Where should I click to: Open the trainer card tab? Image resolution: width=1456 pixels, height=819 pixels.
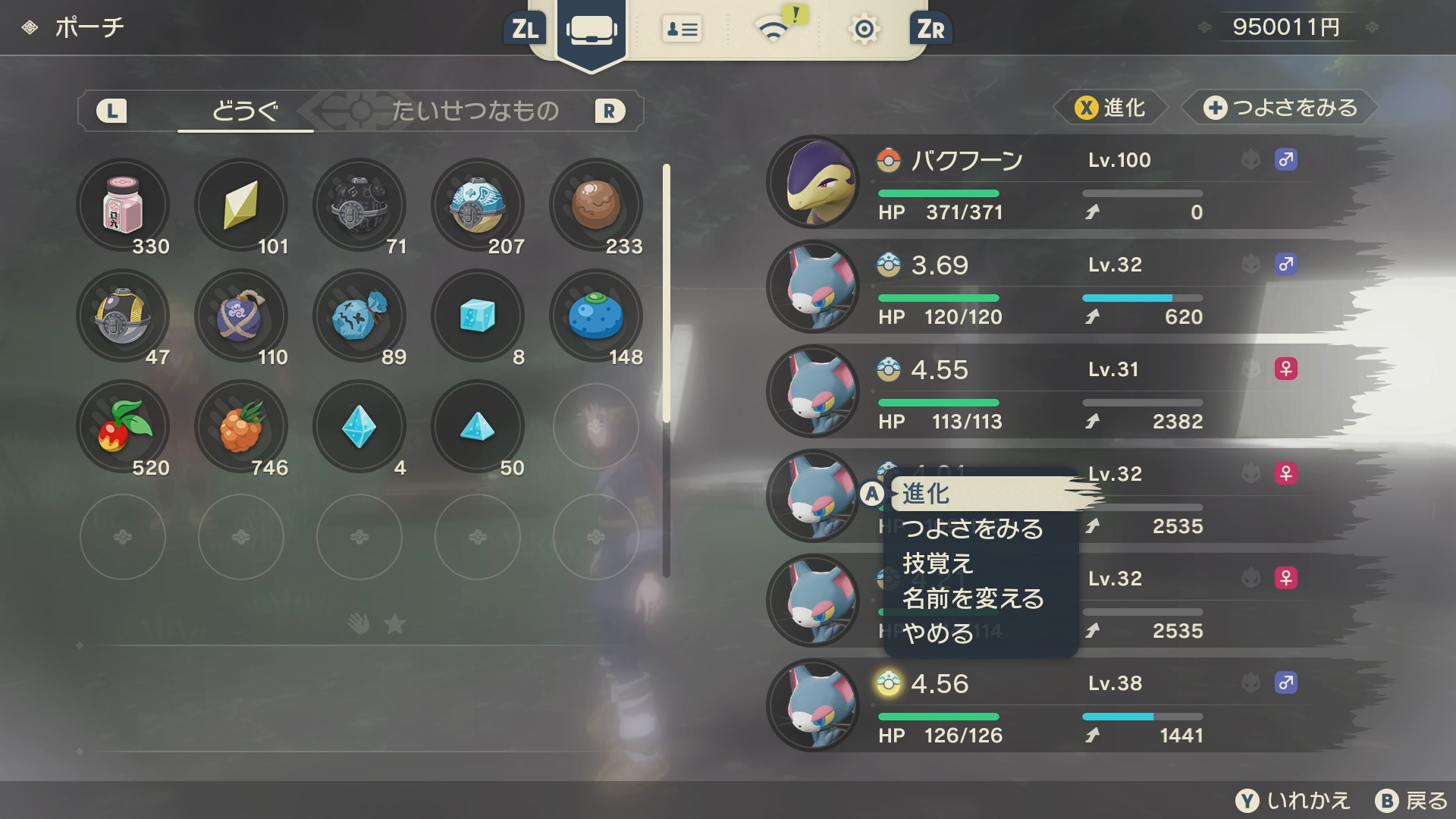point(682,30)
